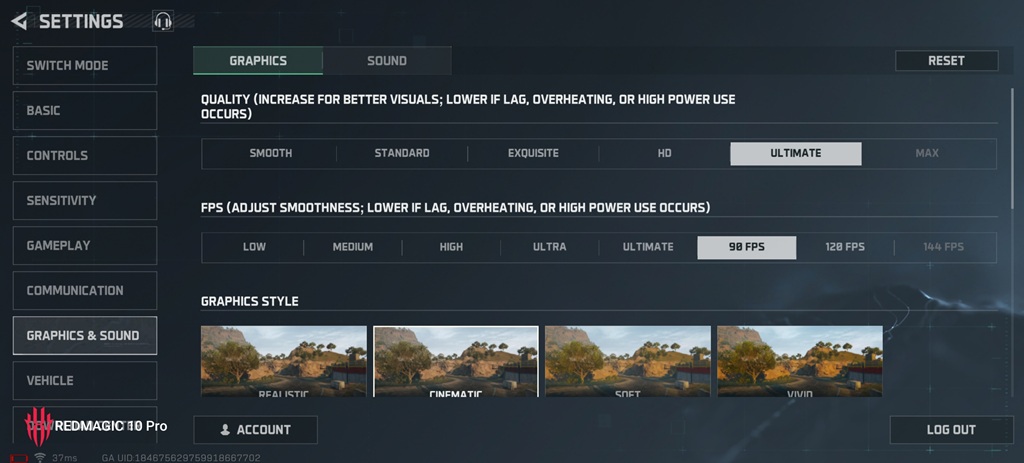Go back using the Settings arrow
The image size is (1024, 463).
click(19, 21)
